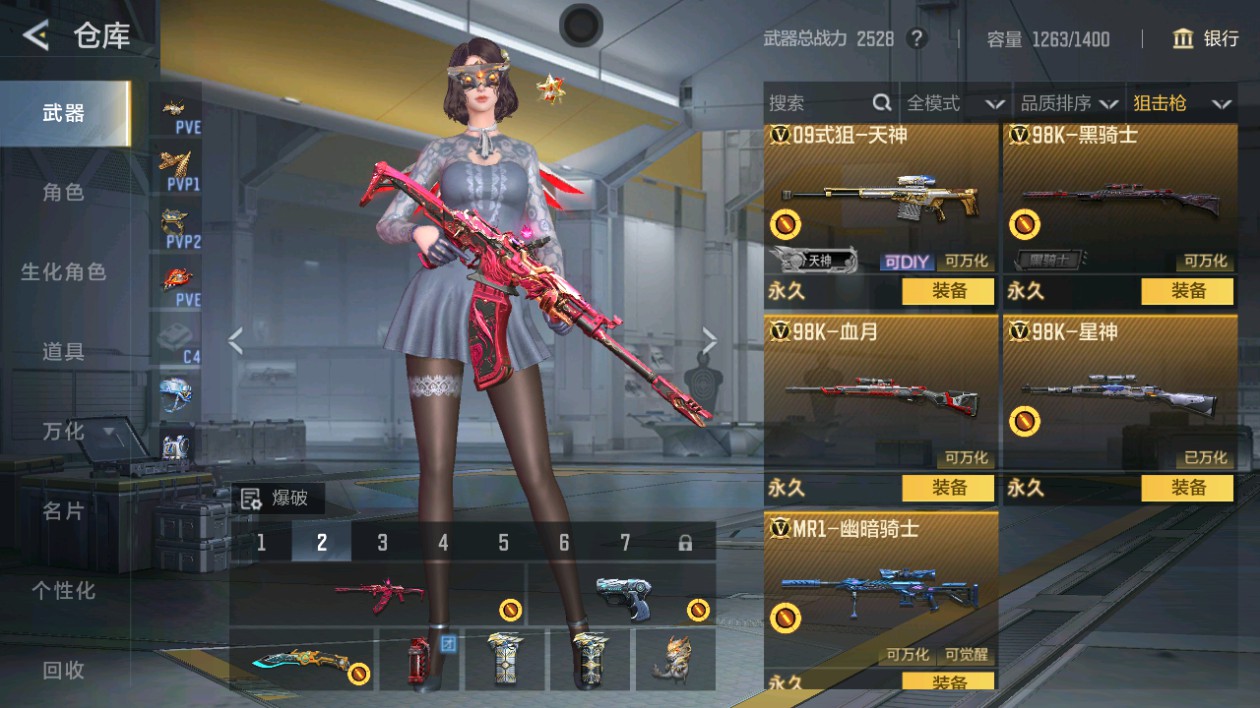Equip the 98K-星神 rifle
This screenshot has width=1260, height=708.
point(1188,488)
